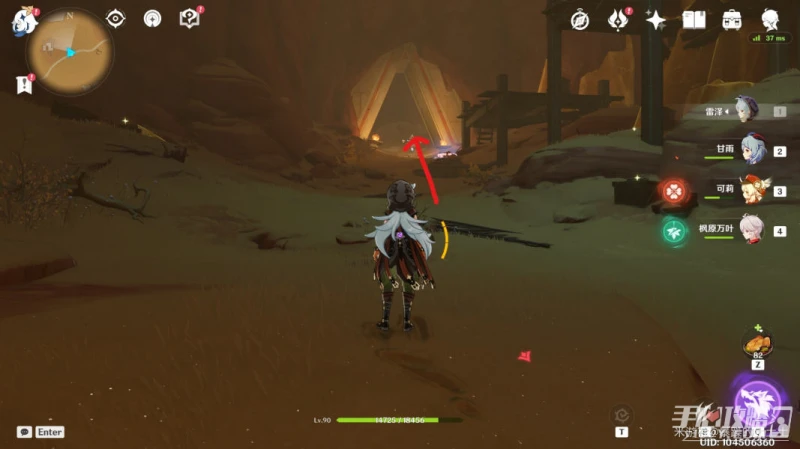Screen dimensions: 800x449
Task: Open the inventory backpack
Action: pos(732,20)
